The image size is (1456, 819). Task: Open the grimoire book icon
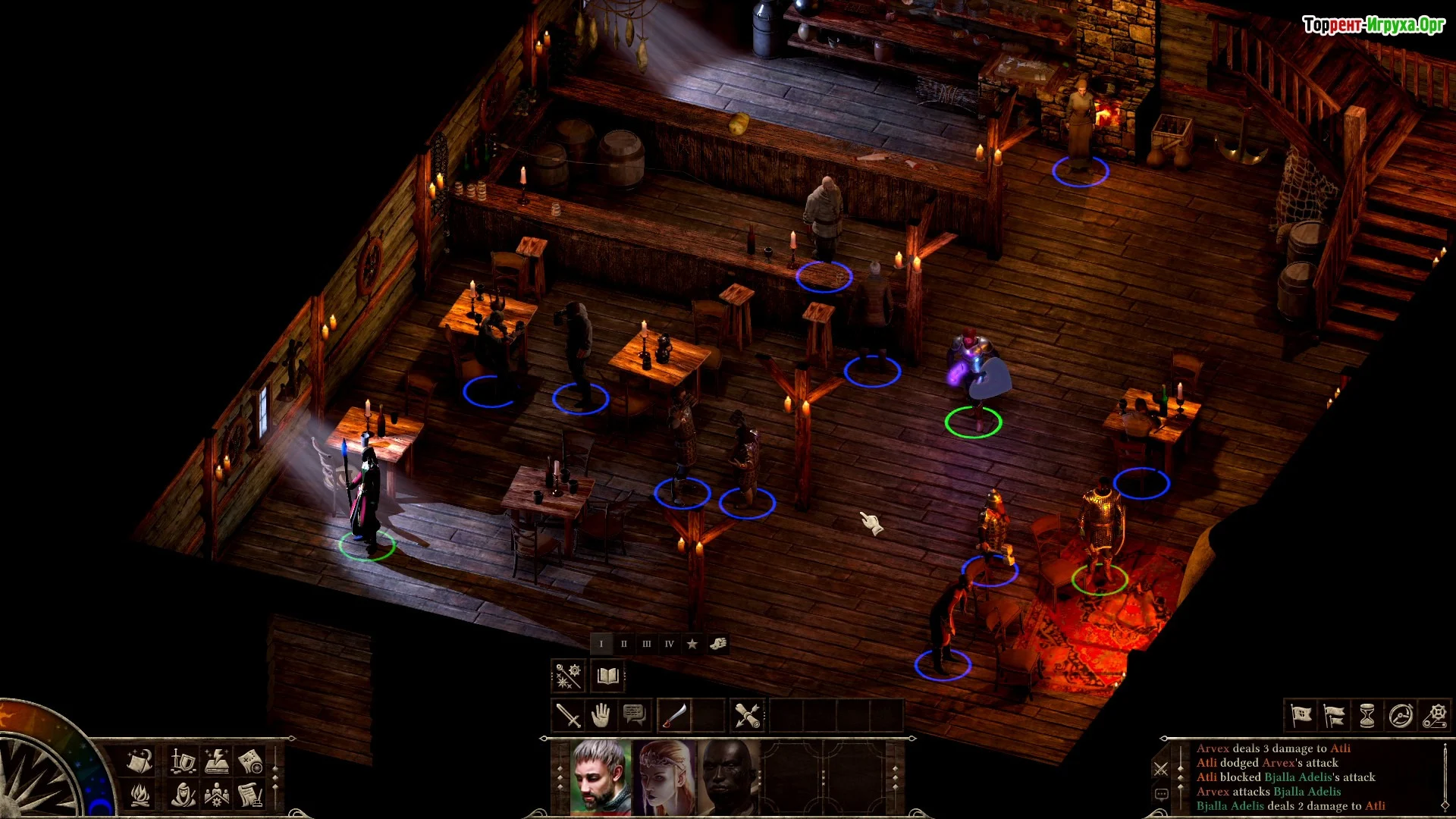pyautogui.click(x=607, y=676)
